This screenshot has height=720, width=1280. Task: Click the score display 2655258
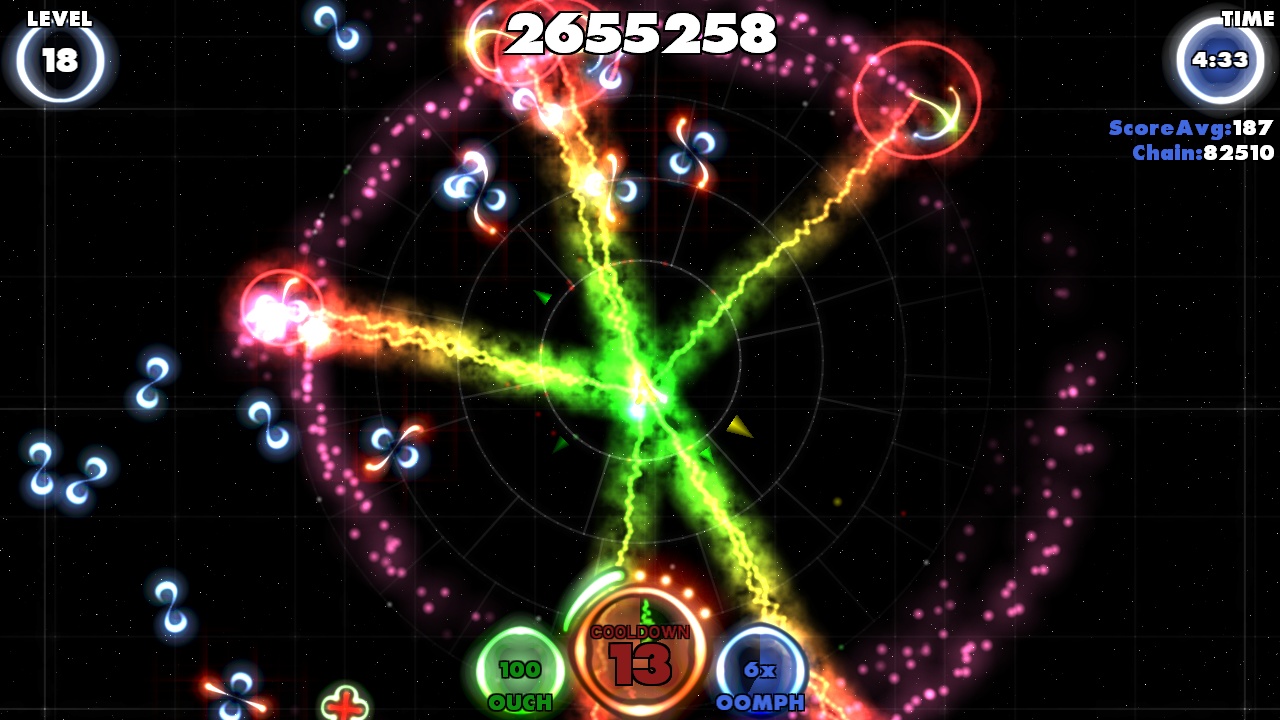[x=640, y=35]
